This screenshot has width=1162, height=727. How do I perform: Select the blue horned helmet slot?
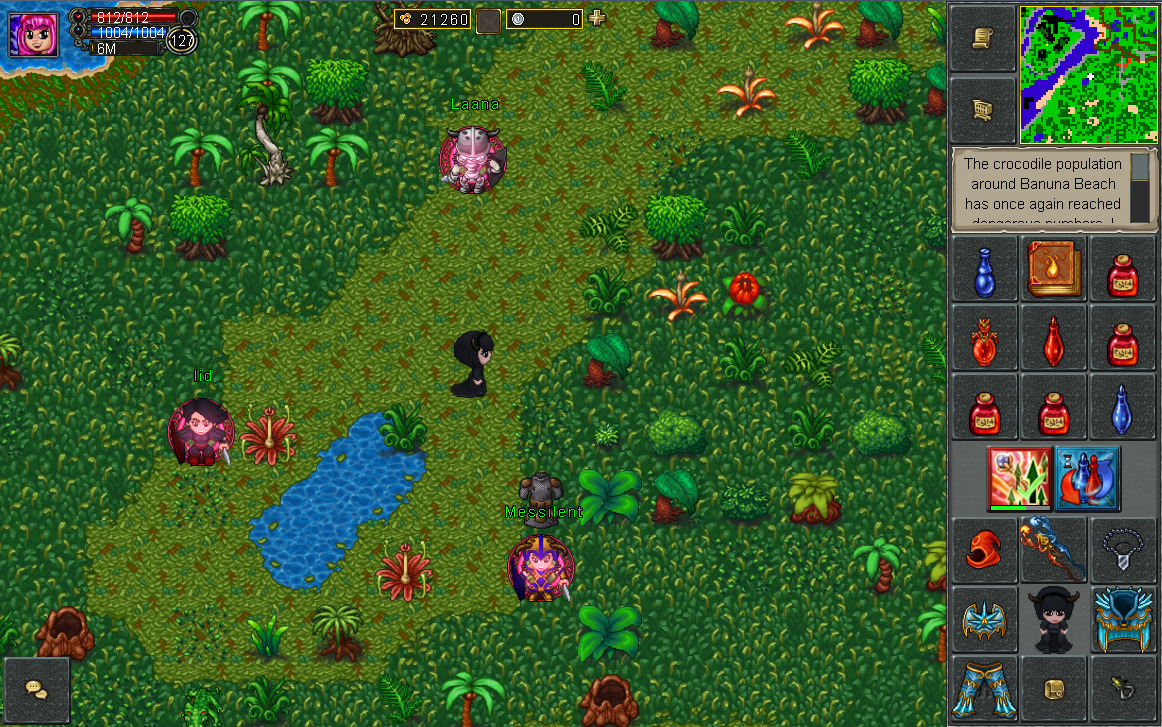click(1122, 619)
